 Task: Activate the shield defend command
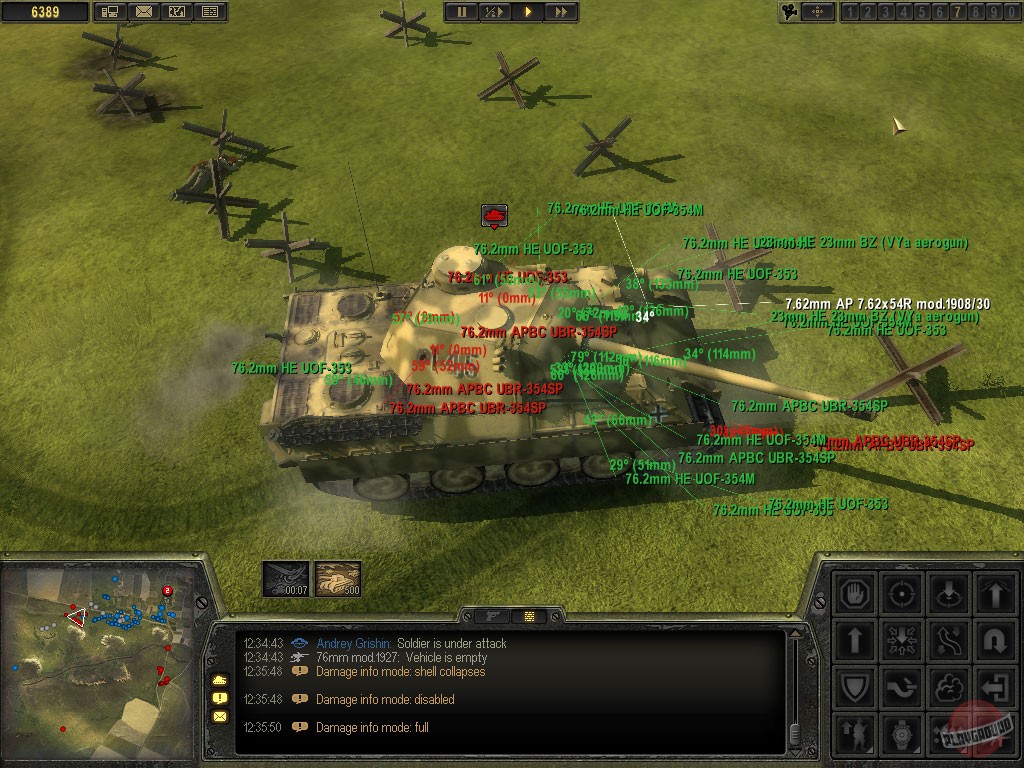(855, 687)
